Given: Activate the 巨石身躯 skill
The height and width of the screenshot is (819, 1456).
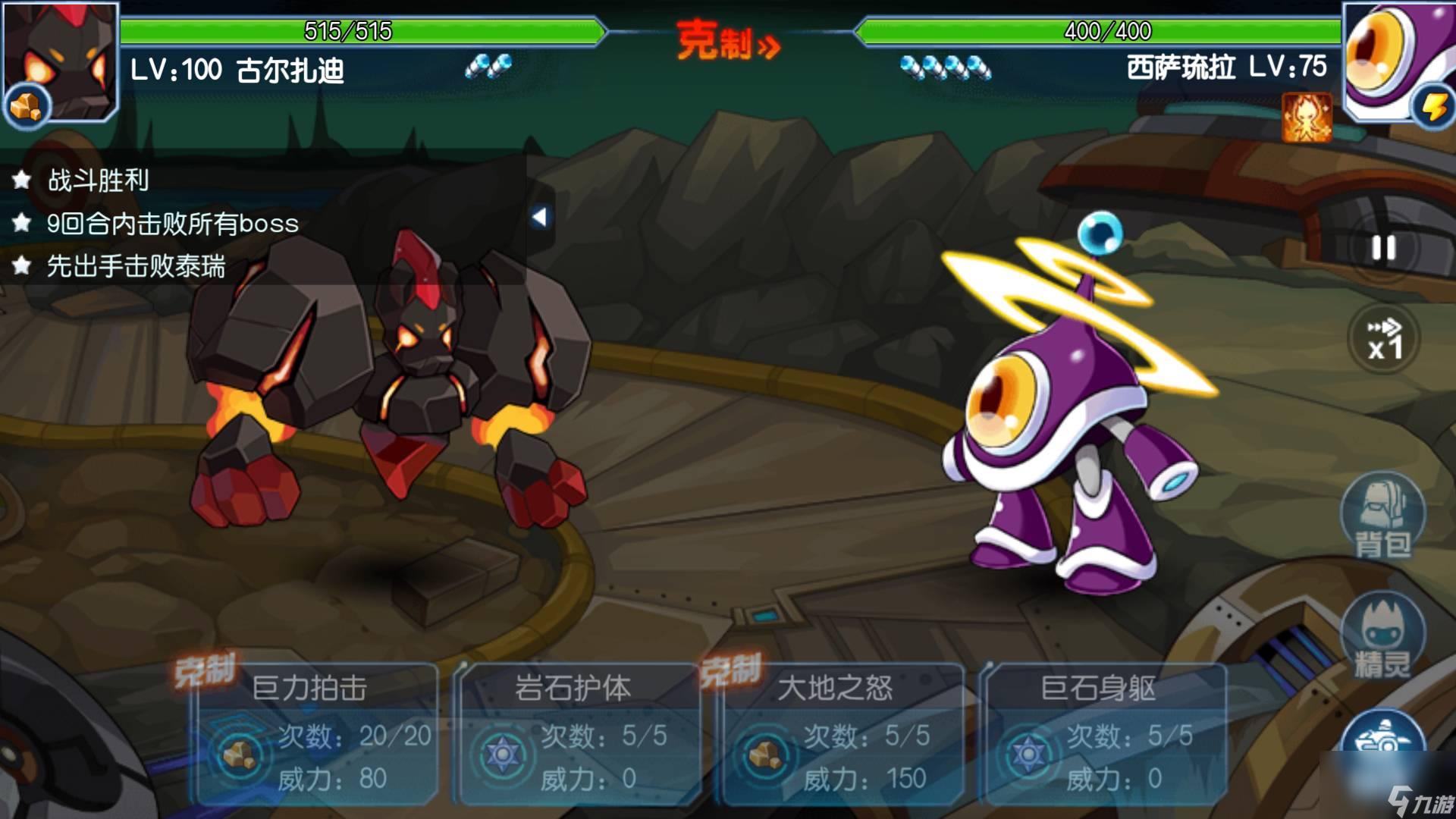Looking at the screenshot, I should click(x=1104, y=733).
